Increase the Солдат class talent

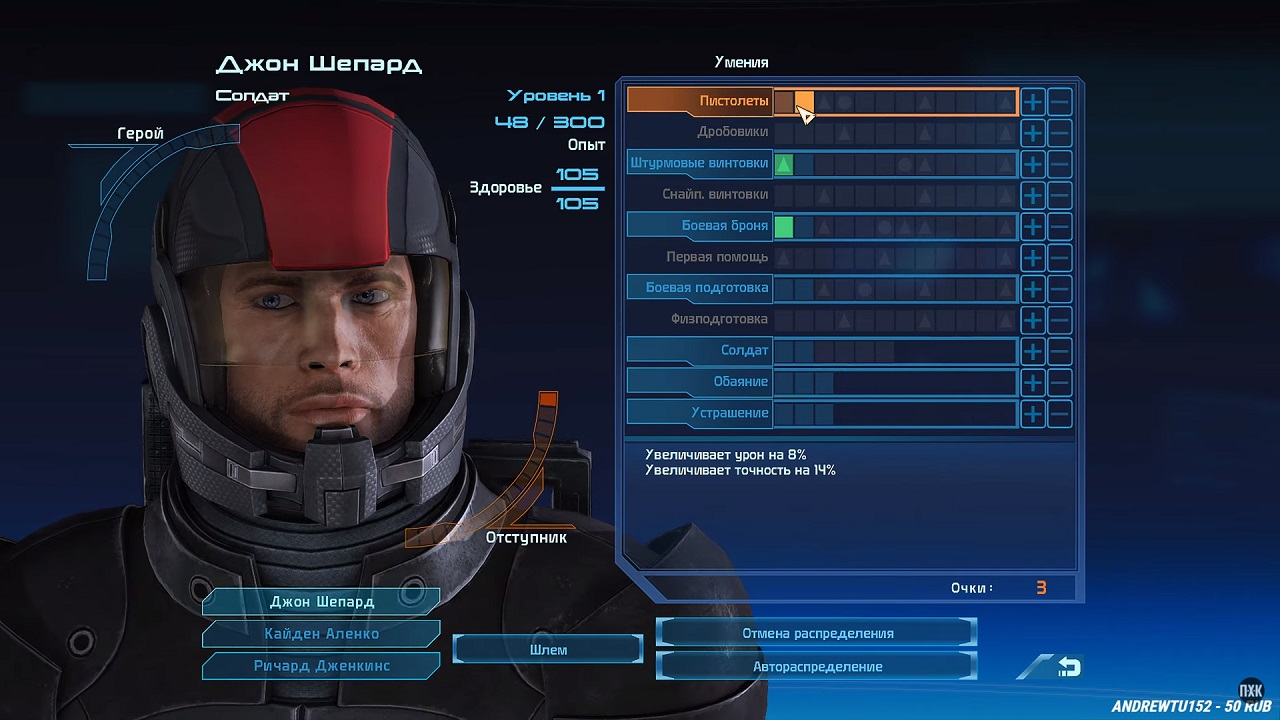pyautogui.click(x=1033, y=351)
